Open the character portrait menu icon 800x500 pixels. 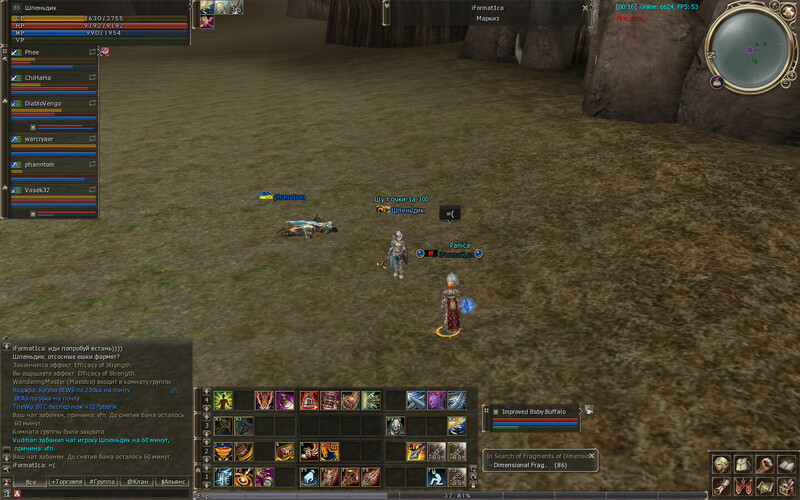point(721,465)
